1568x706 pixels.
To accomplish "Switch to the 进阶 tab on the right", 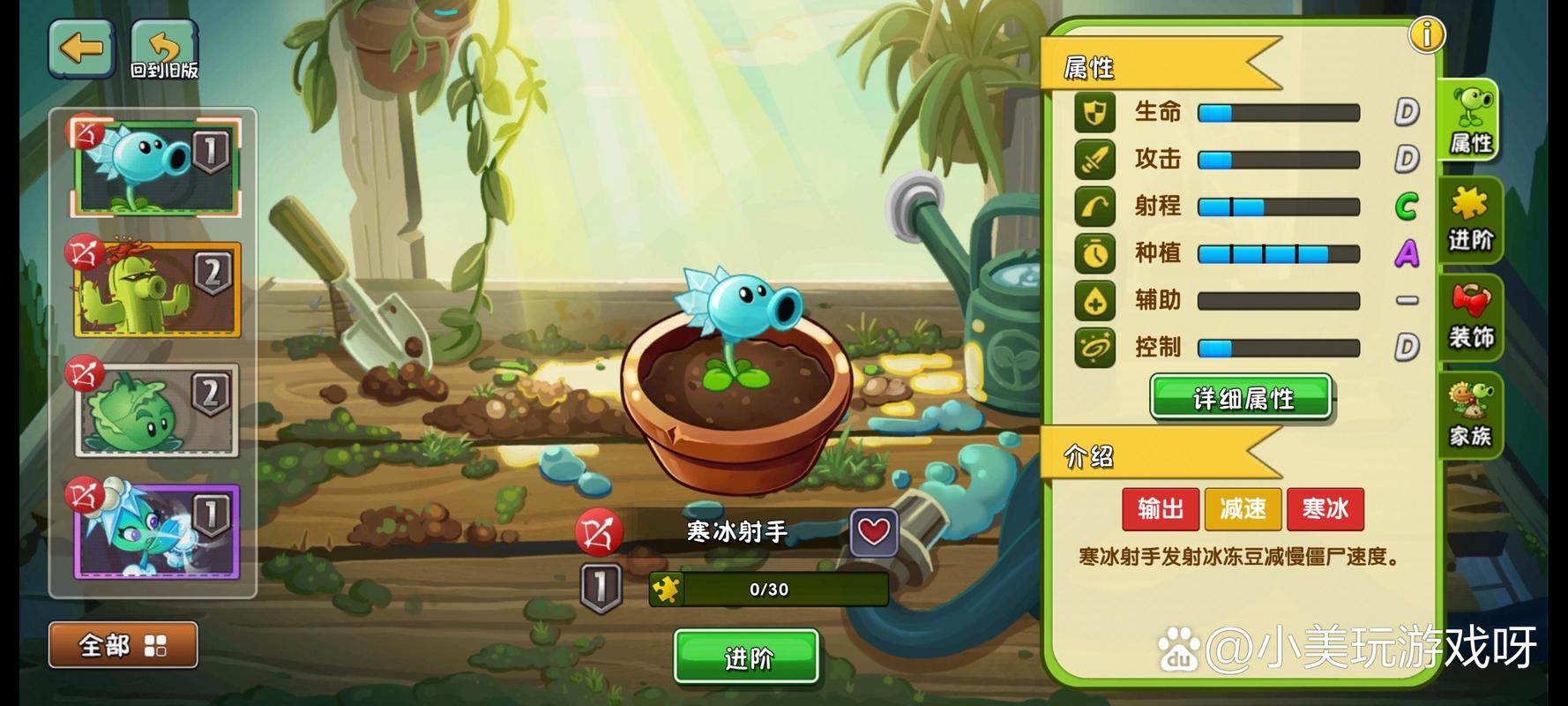I will click(1470, 221).
